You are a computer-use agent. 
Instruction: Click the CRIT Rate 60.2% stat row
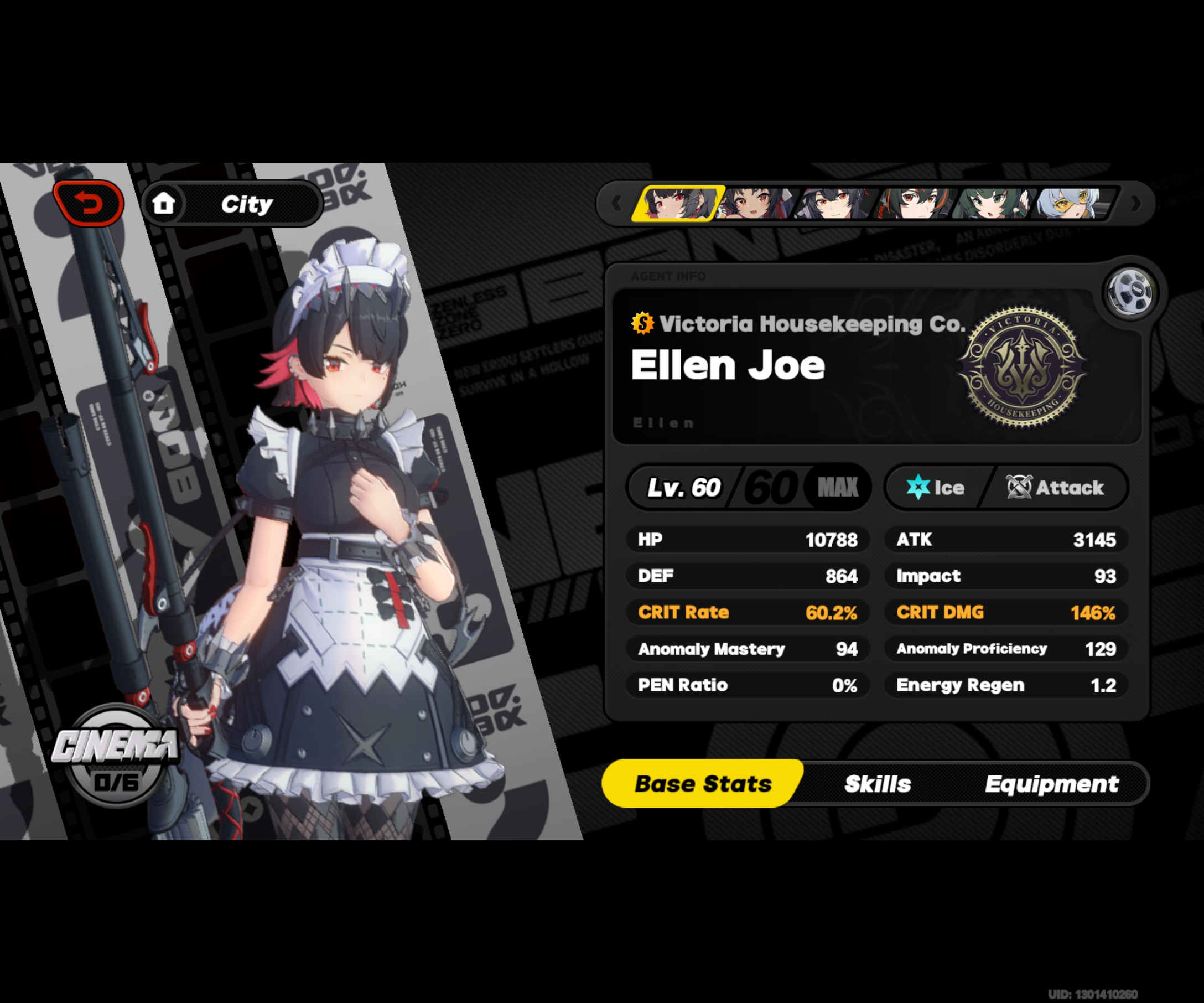click(x=748, y=612)
